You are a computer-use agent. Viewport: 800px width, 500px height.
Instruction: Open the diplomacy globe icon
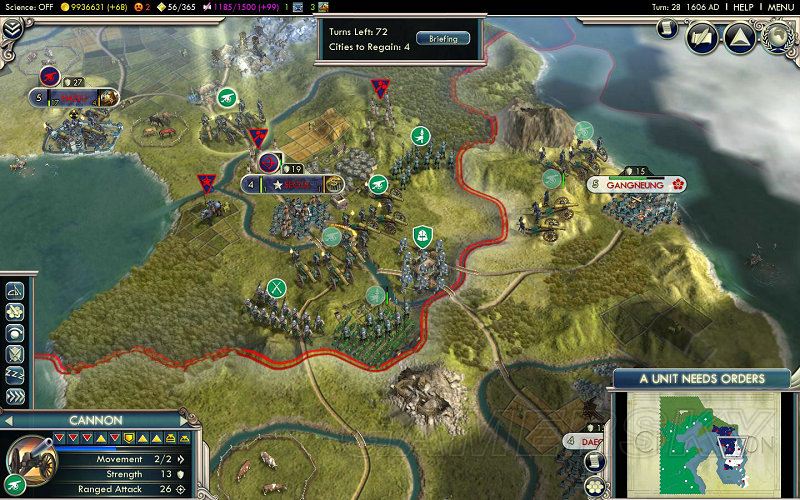click(777, 37)
